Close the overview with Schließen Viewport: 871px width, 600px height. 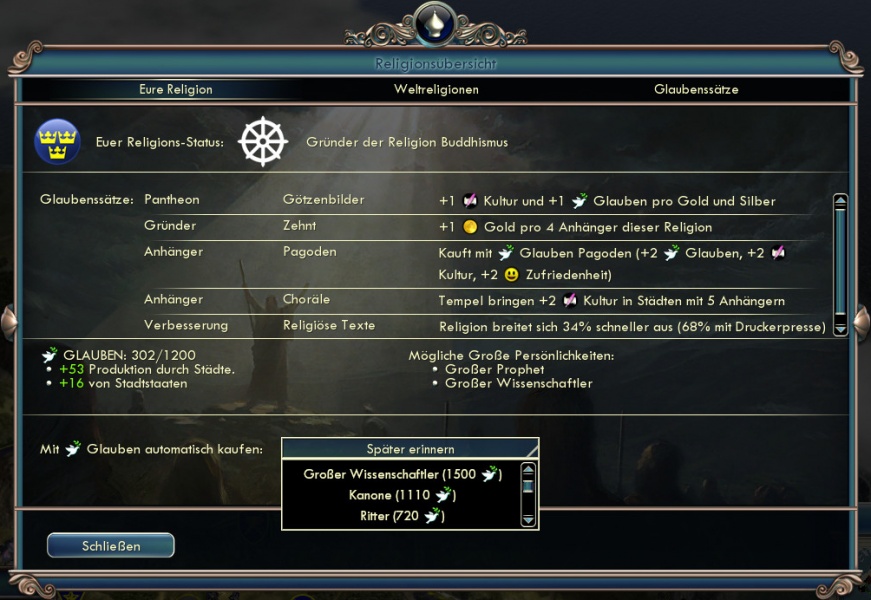click(111, 546)
